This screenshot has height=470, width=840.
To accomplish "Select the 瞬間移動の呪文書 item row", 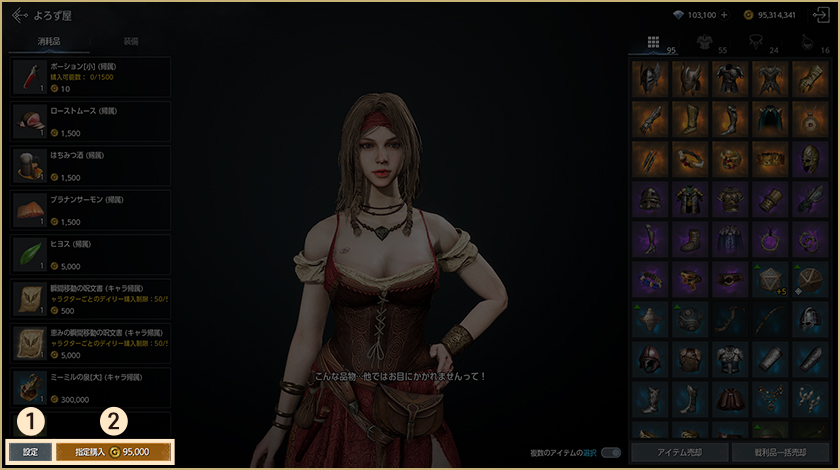I will (x=90, y=298).
